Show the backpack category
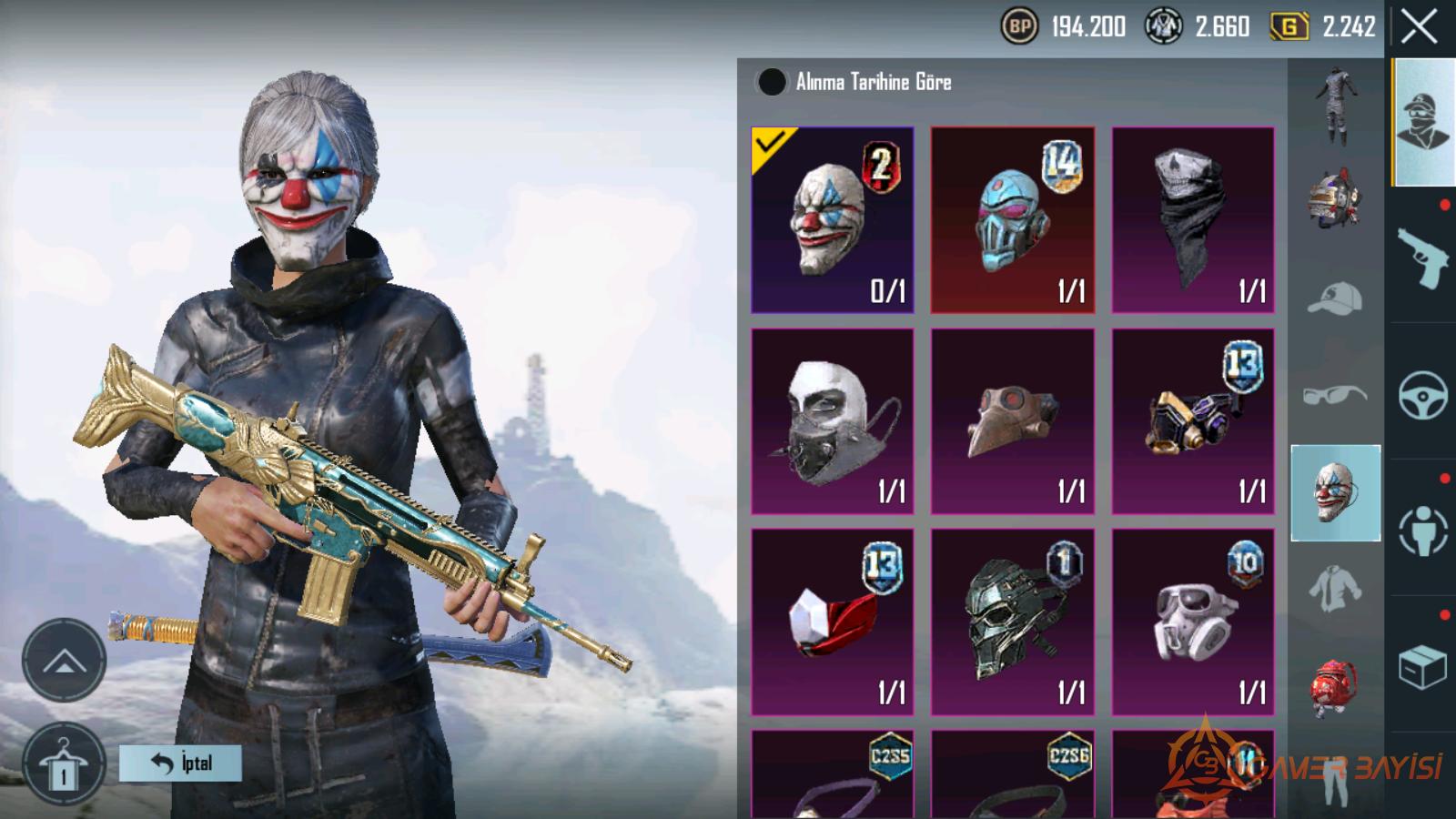 click(x=1335, y=687)
